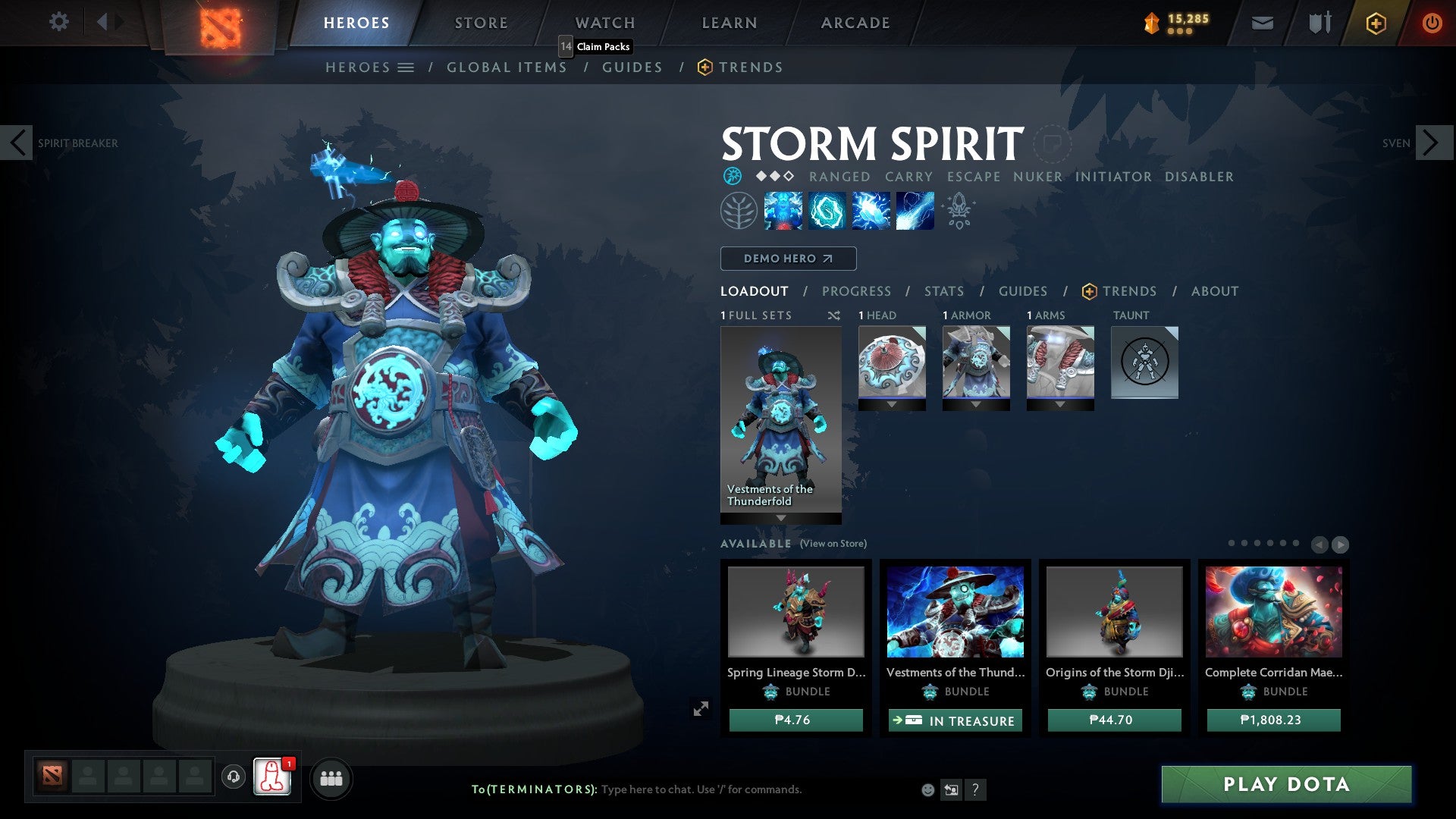Open the ARCADE menu
Screen dimensions: 1456x819
point(855,22)
